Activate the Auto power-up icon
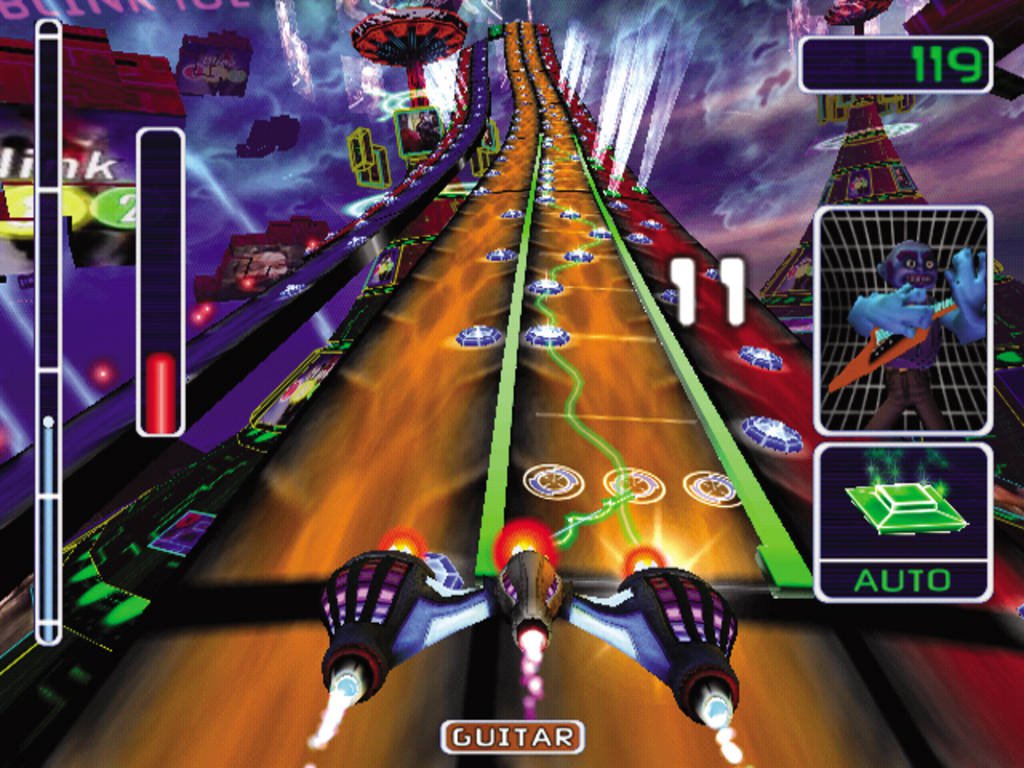Screen dimensions: 1024x768 tap(903, 521)
